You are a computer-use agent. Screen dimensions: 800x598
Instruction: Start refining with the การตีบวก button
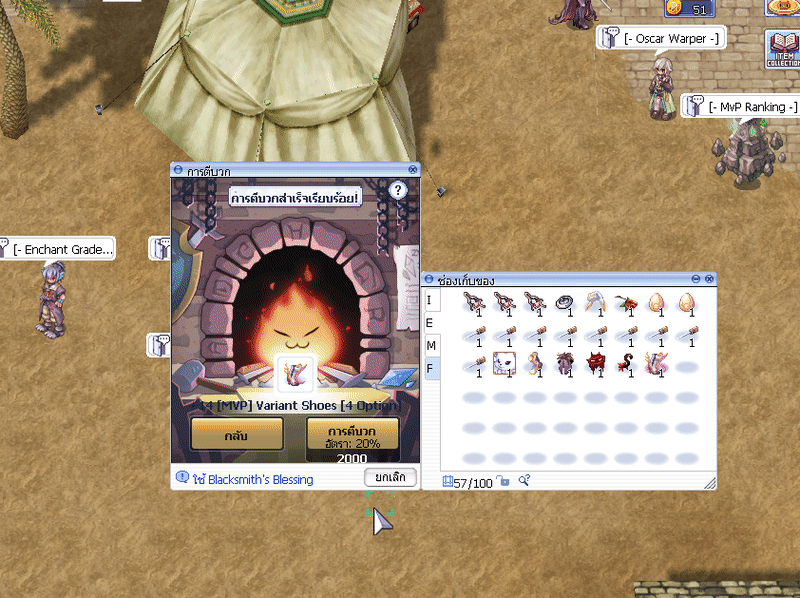(352, 437)
